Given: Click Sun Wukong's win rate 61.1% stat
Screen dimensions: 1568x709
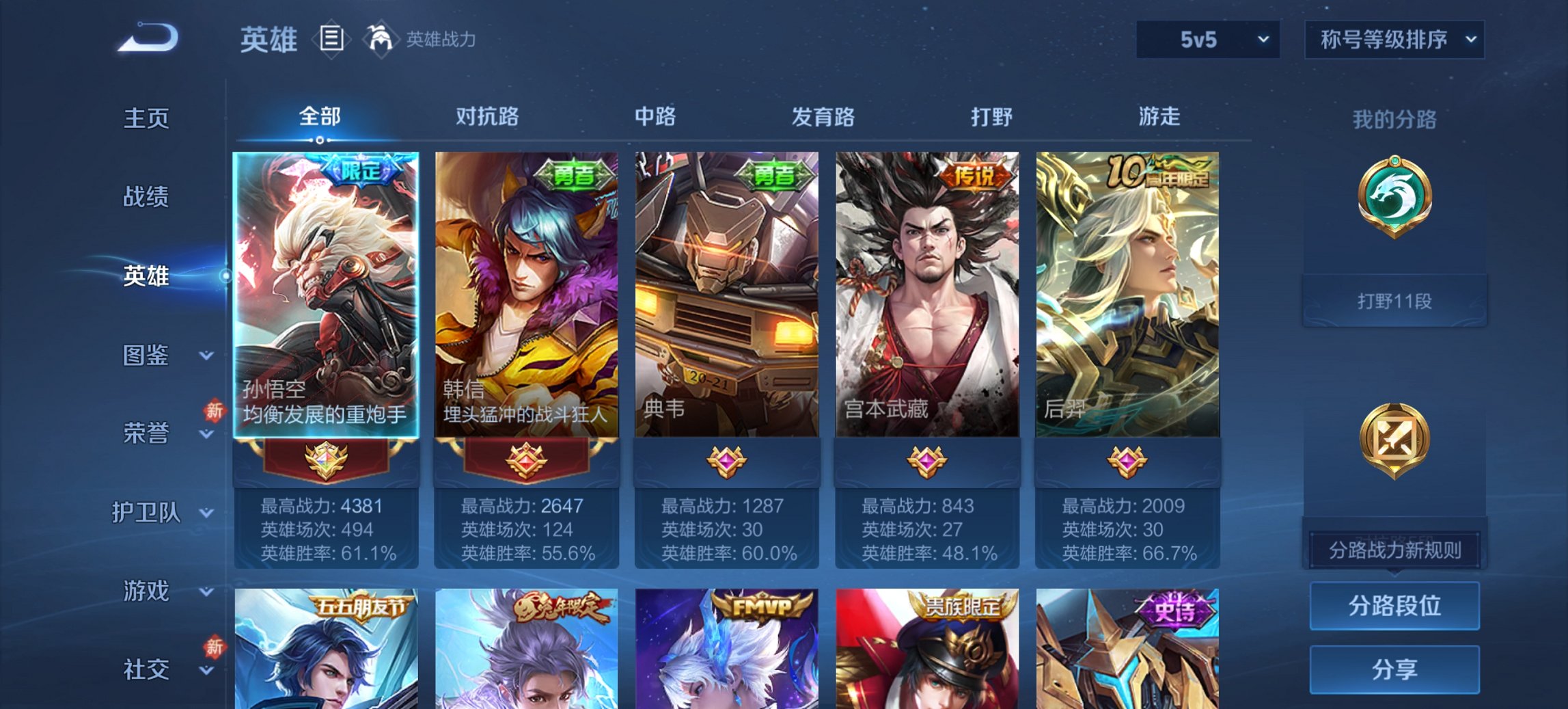Looking at the screenshot, I should click(x=327, y=554).
